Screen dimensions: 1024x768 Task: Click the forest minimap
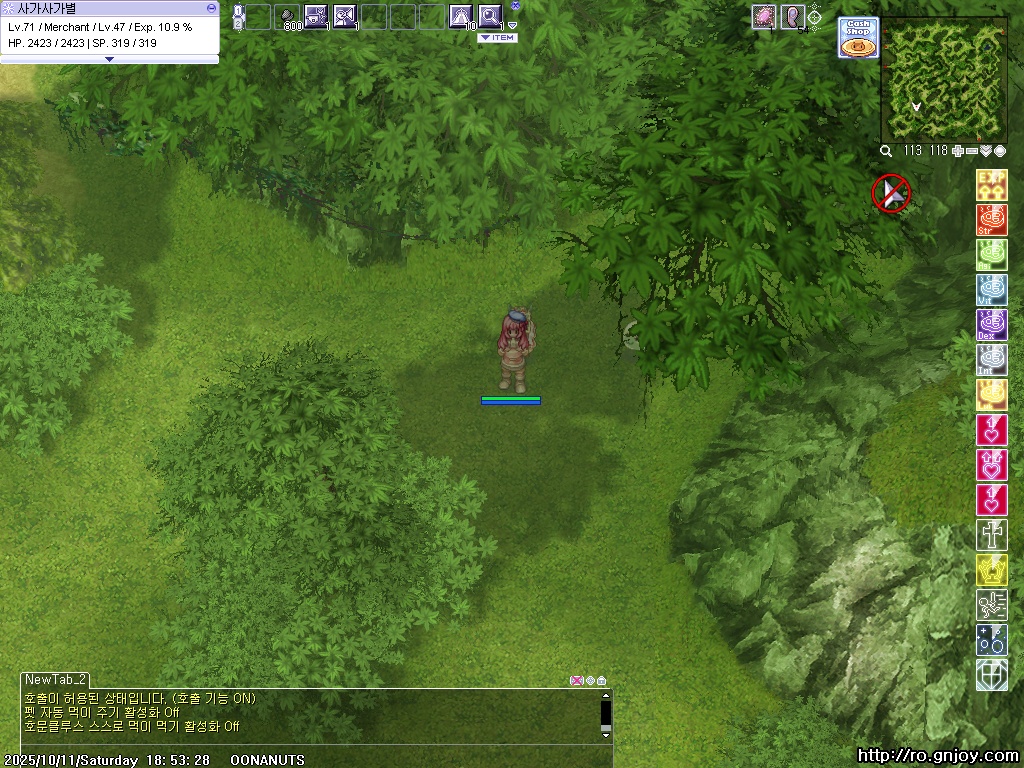(943, 78)
